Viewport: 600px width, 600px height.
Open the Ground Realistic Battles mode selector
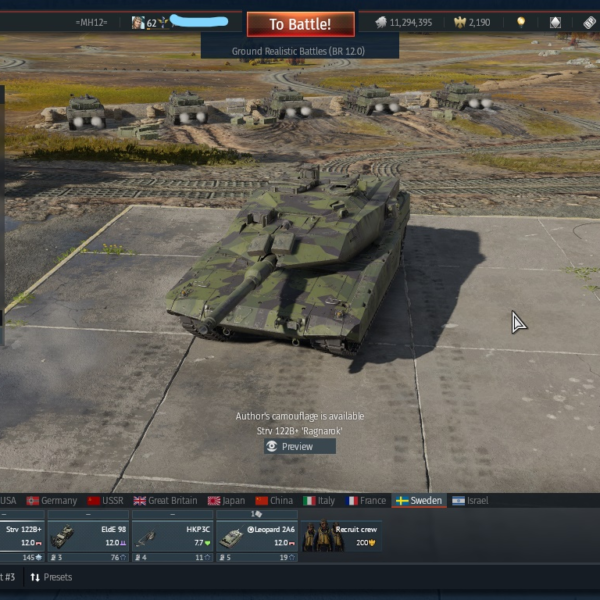tap(300, 46)
